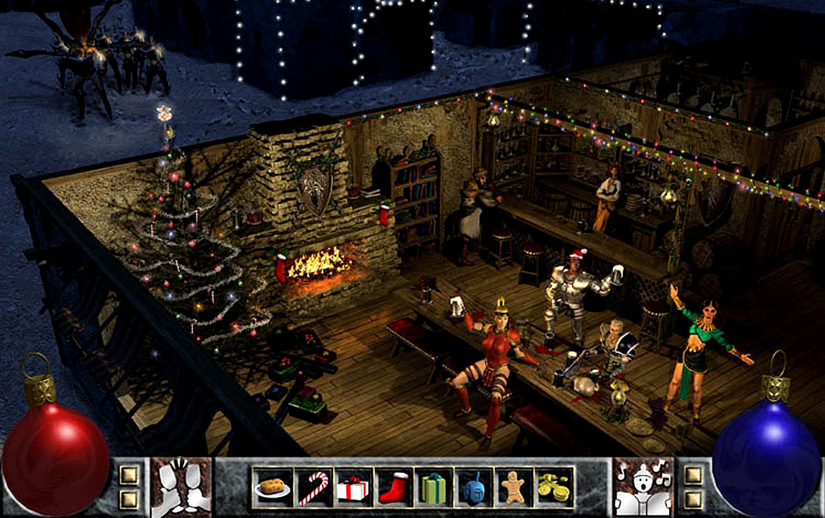The height and width of the screenshot is (518, 825).
Task: Click the white gift box with red ribbon
Action: point(353,487)
